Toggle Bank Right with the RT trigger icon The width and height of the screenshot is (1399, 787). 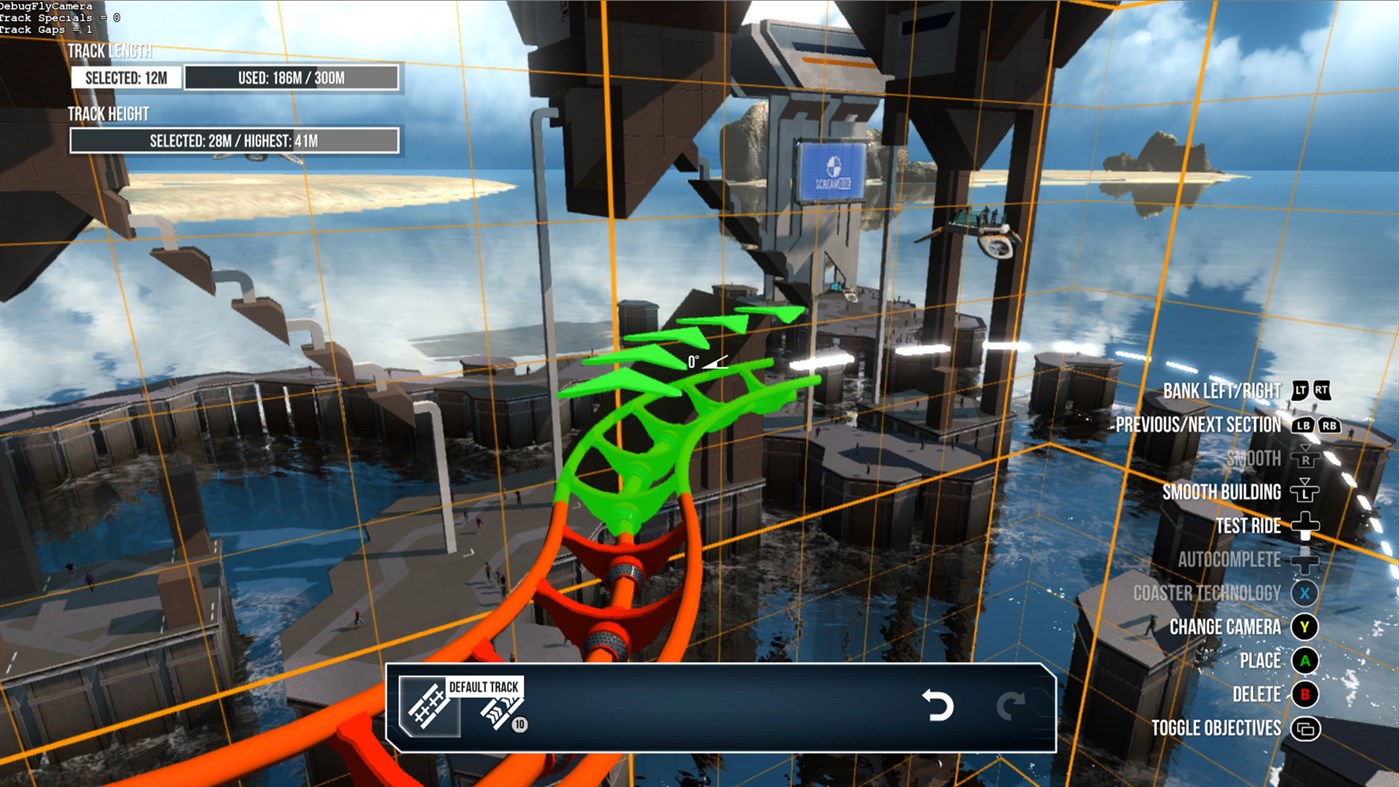pos(1323,390)
